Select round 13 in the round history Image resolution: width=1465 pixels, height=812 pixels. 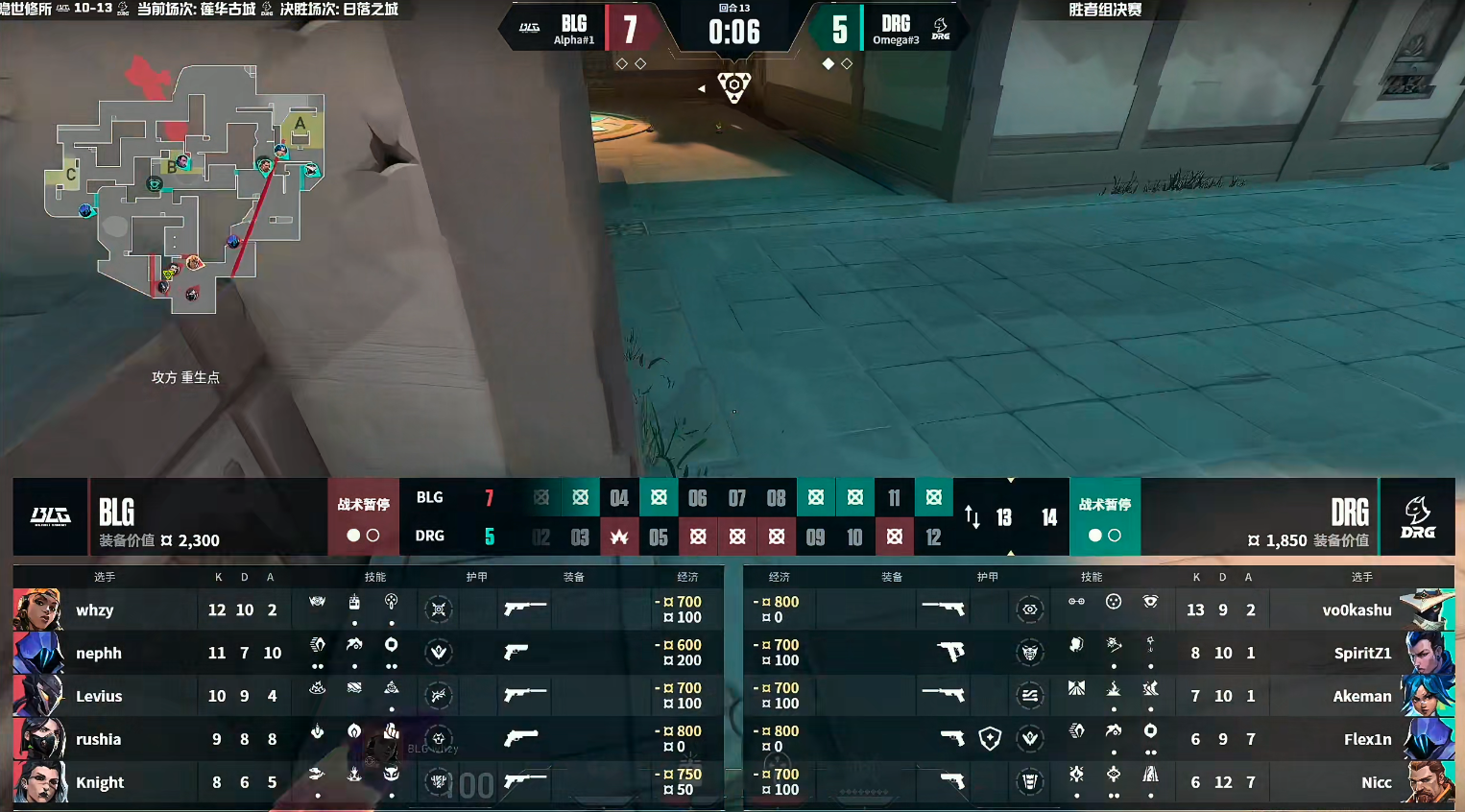1004,517
